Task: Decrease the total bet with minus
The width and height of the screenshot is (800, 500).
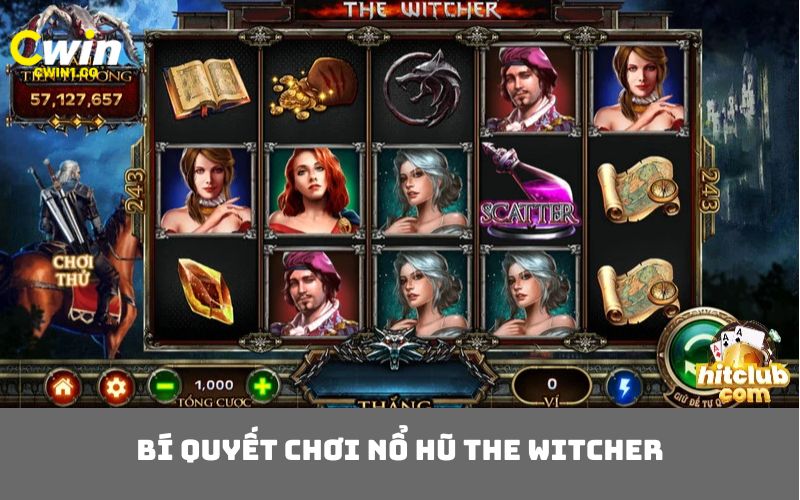Action: click(164, 385)
